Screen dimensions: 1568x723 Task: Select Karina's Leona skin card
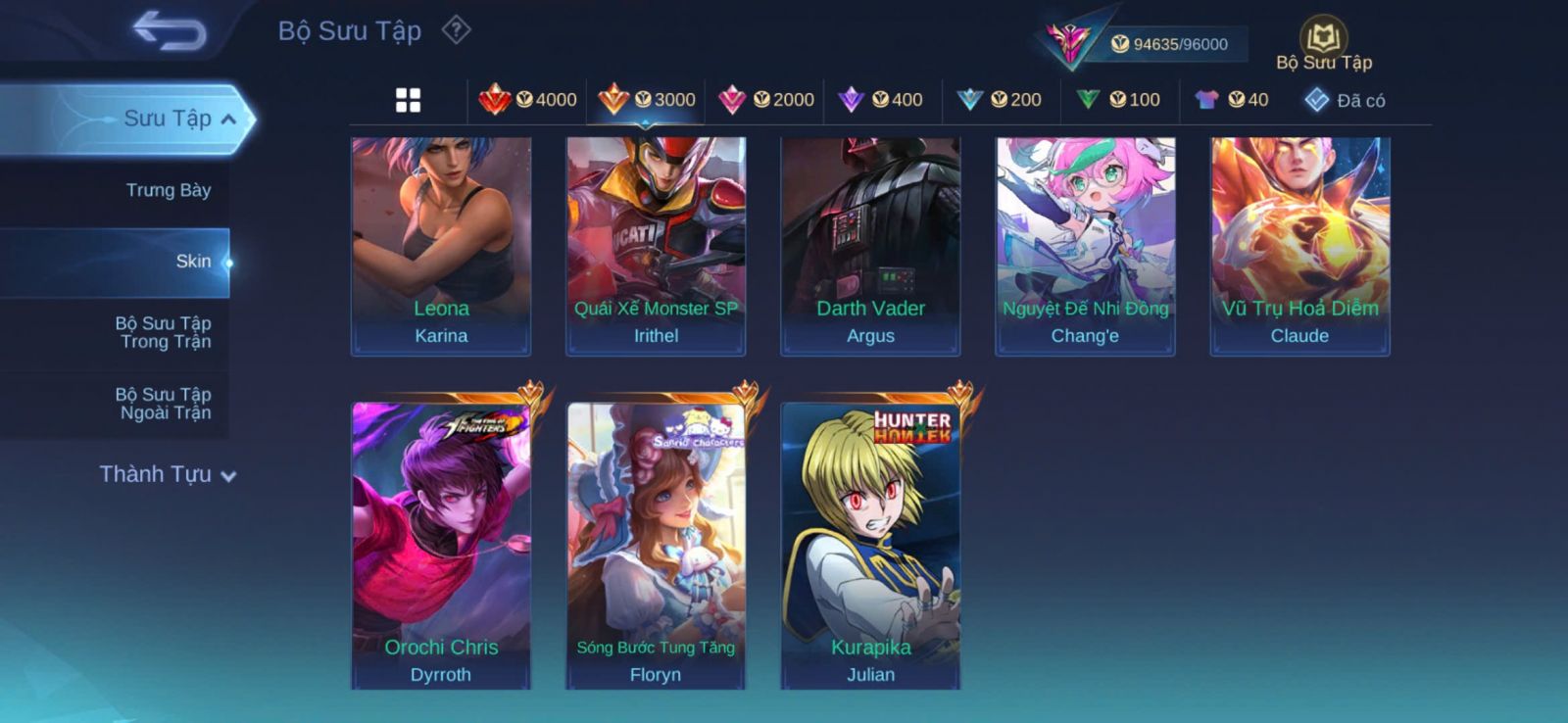click(441, 245)
